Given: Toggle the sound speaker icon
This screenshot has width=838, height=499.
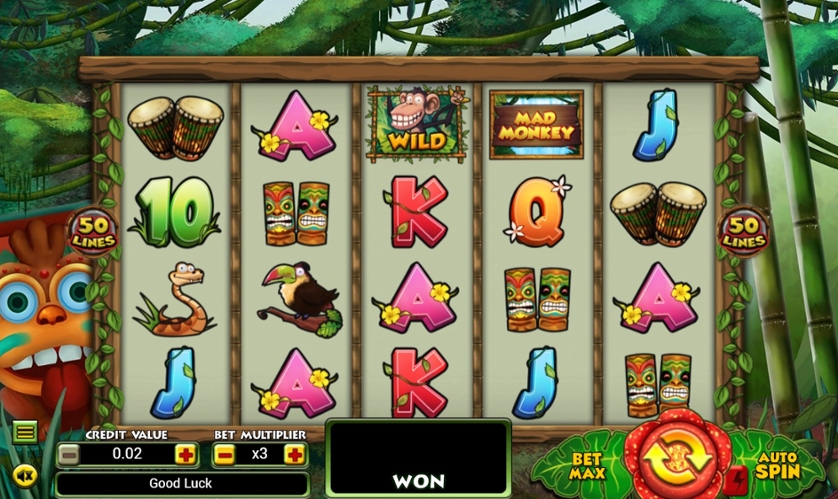Looking at the screenshot, I should click(x=25, y=475).
